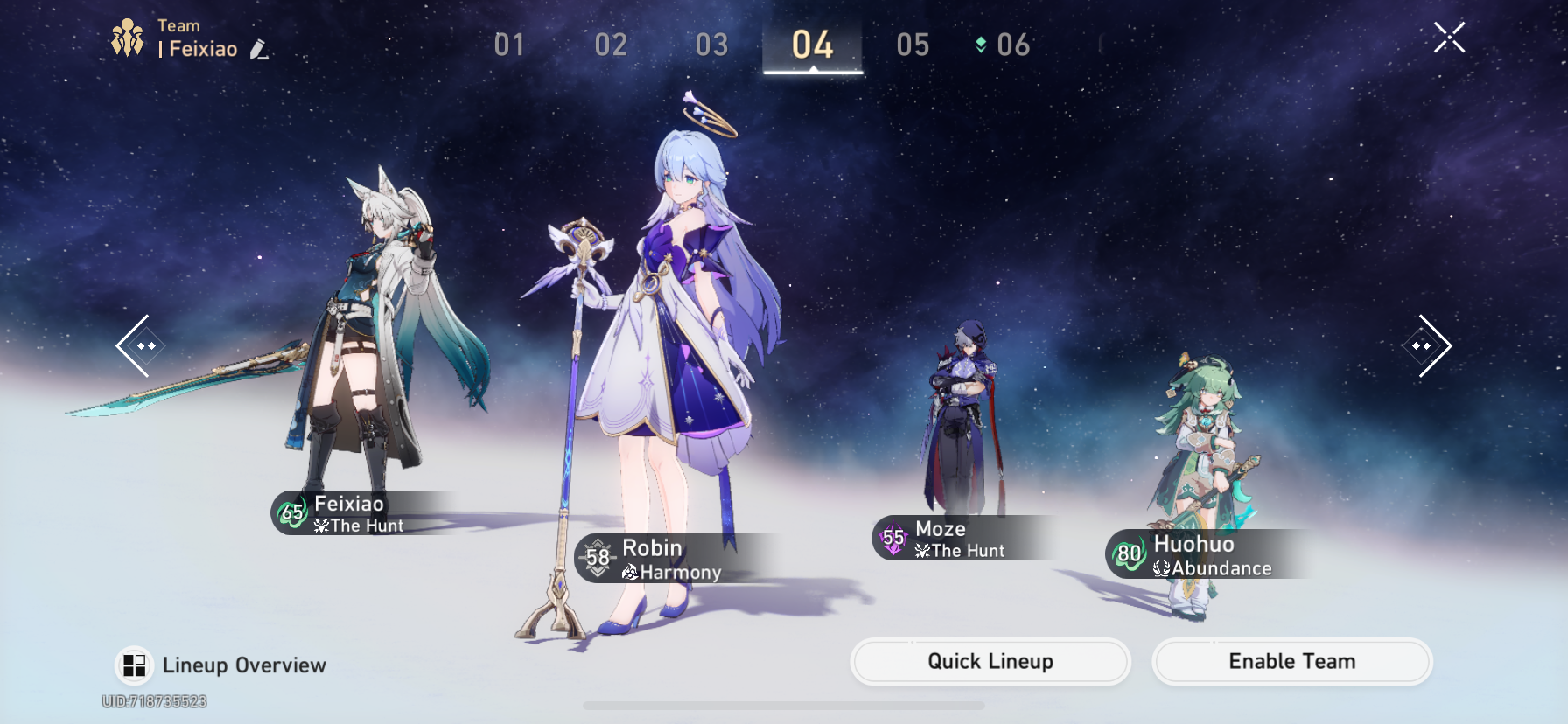Click The Hunt path icon on Feixiao's badge
The image size is (1568, 724).
point(323,526)
